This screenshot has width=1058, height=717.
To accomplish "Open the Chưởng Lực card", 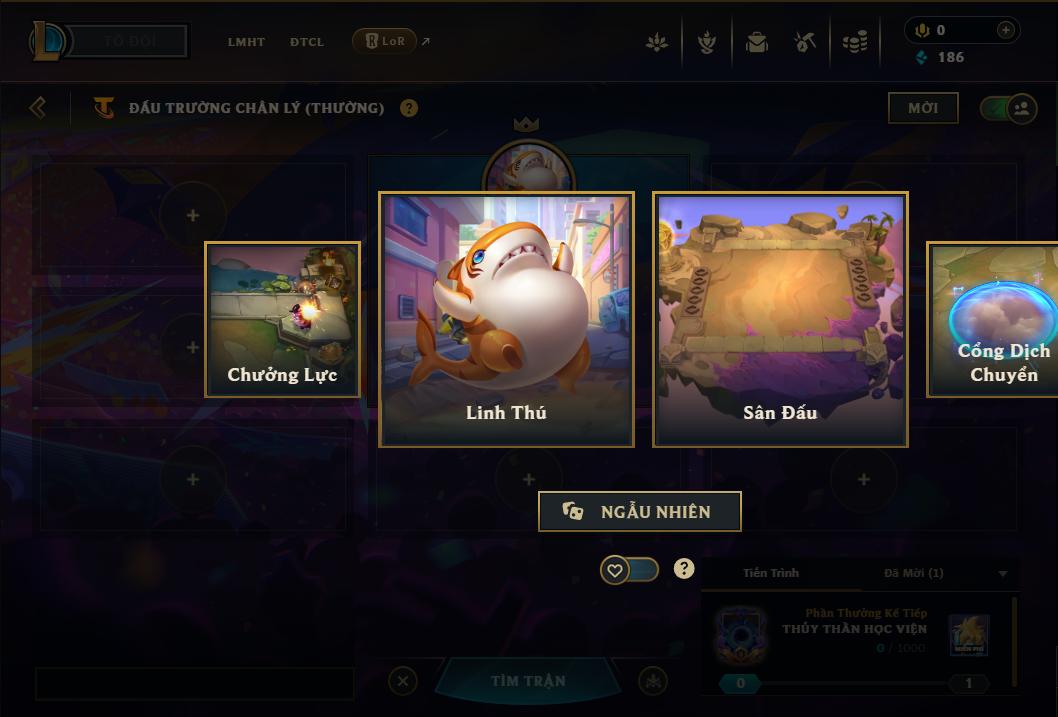I will click(x=282, y=319).
